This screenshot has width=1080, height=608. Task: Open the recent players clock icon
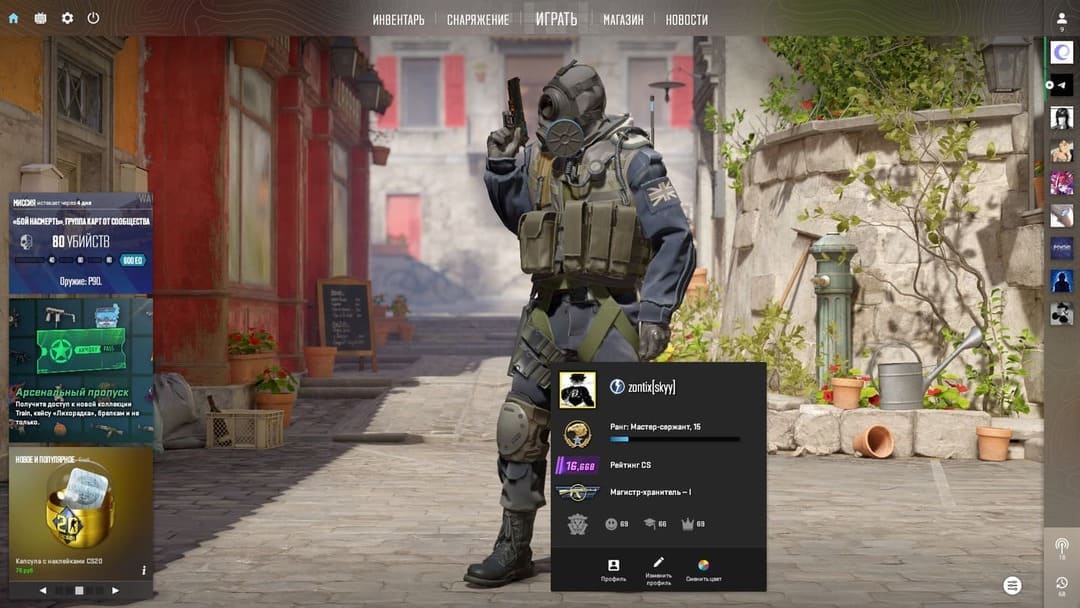(x=1061, y=582)
